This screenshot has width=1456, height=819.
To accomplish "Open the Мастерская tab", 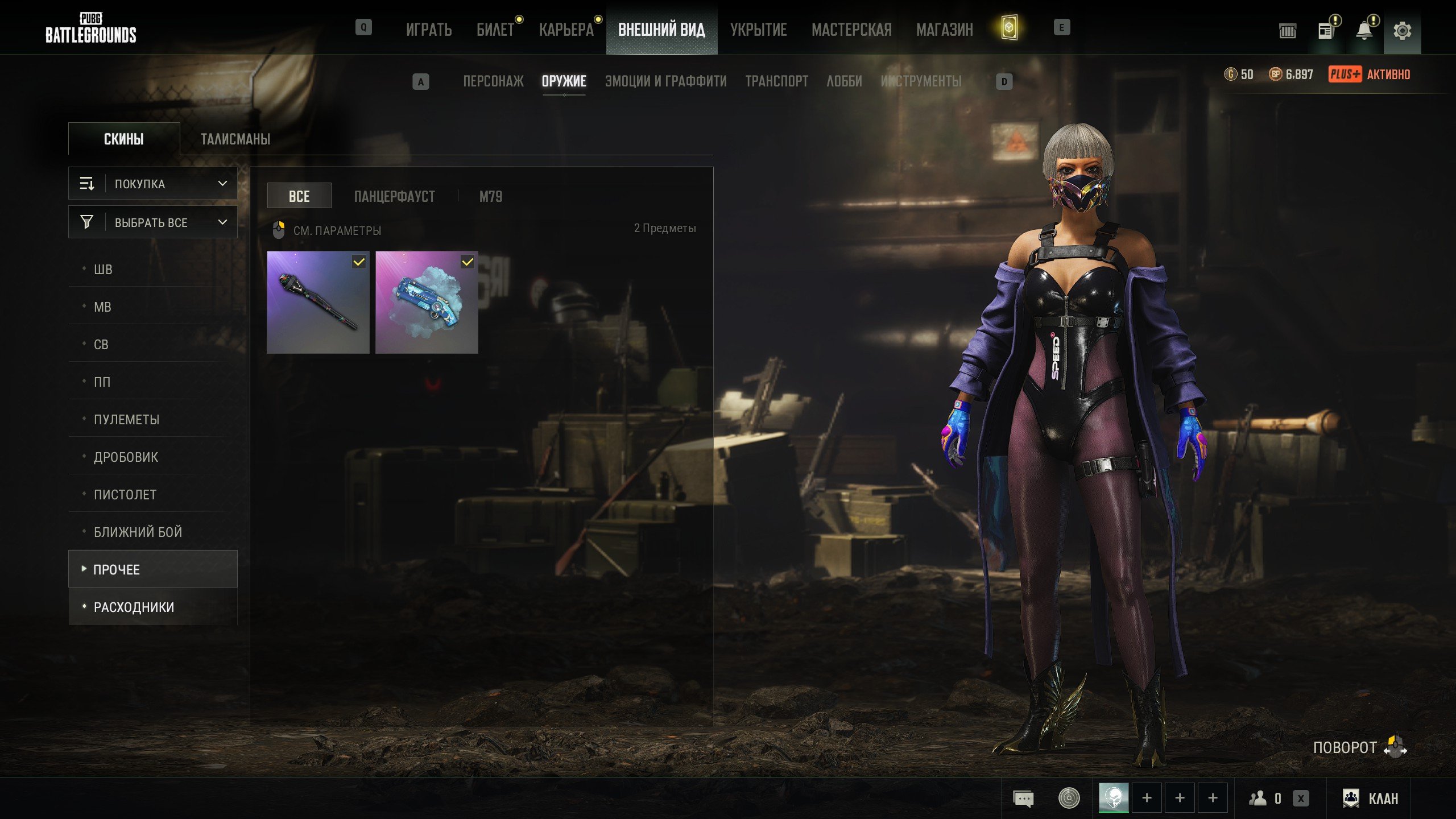I will [851, 30].
